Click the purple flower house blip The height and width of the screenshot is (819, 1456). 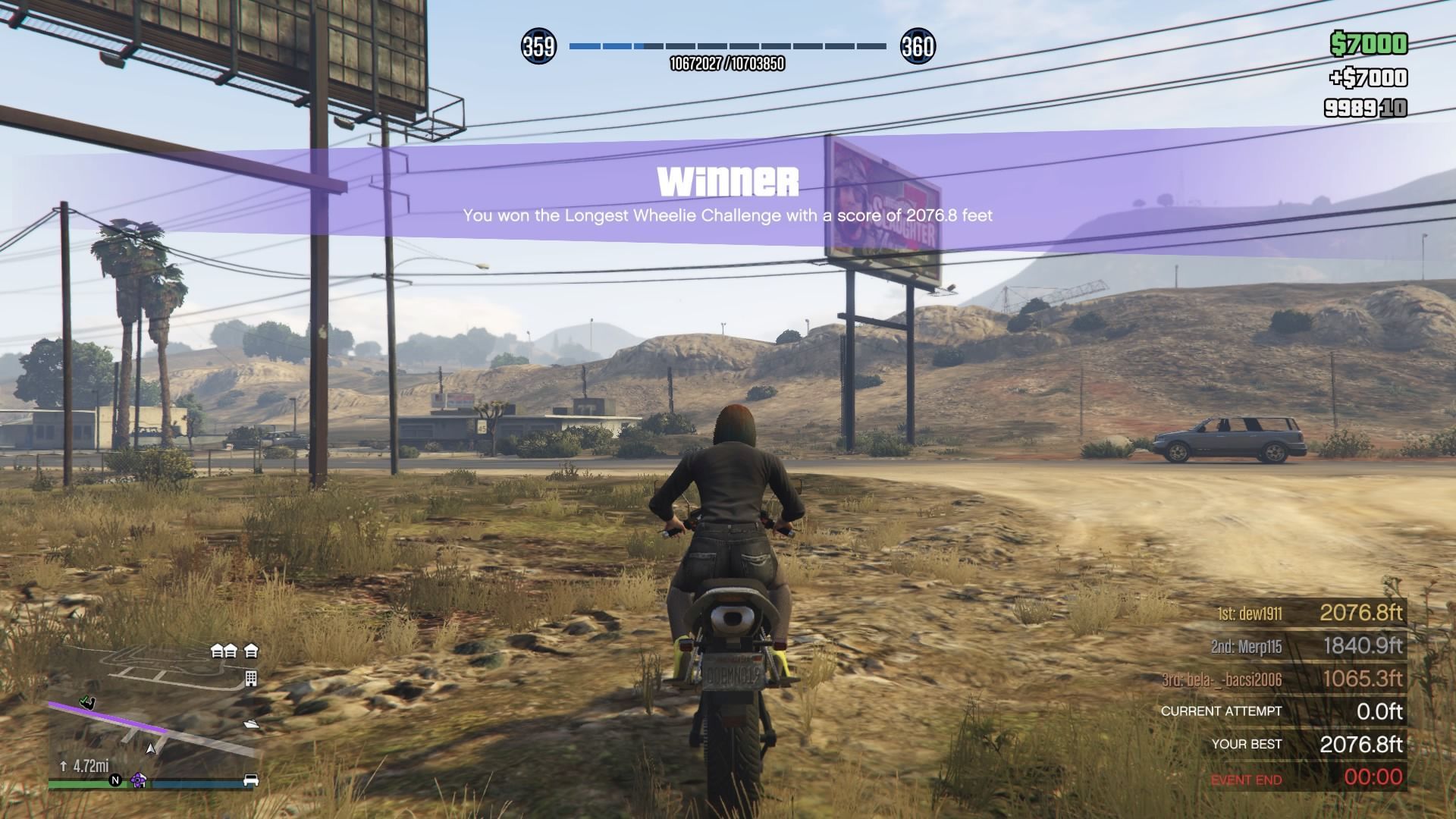pyautogui.click(x=138, y=780)
